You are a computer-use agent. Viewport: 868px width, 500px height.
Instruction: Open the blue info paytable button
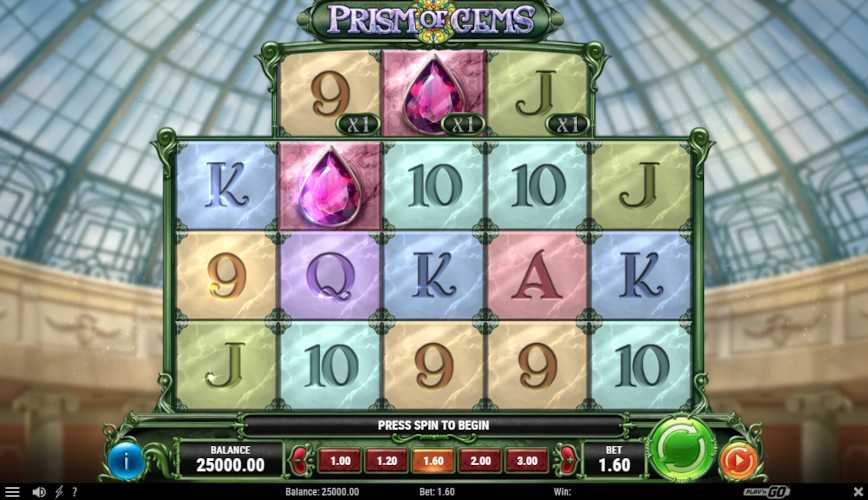point(127,460)
